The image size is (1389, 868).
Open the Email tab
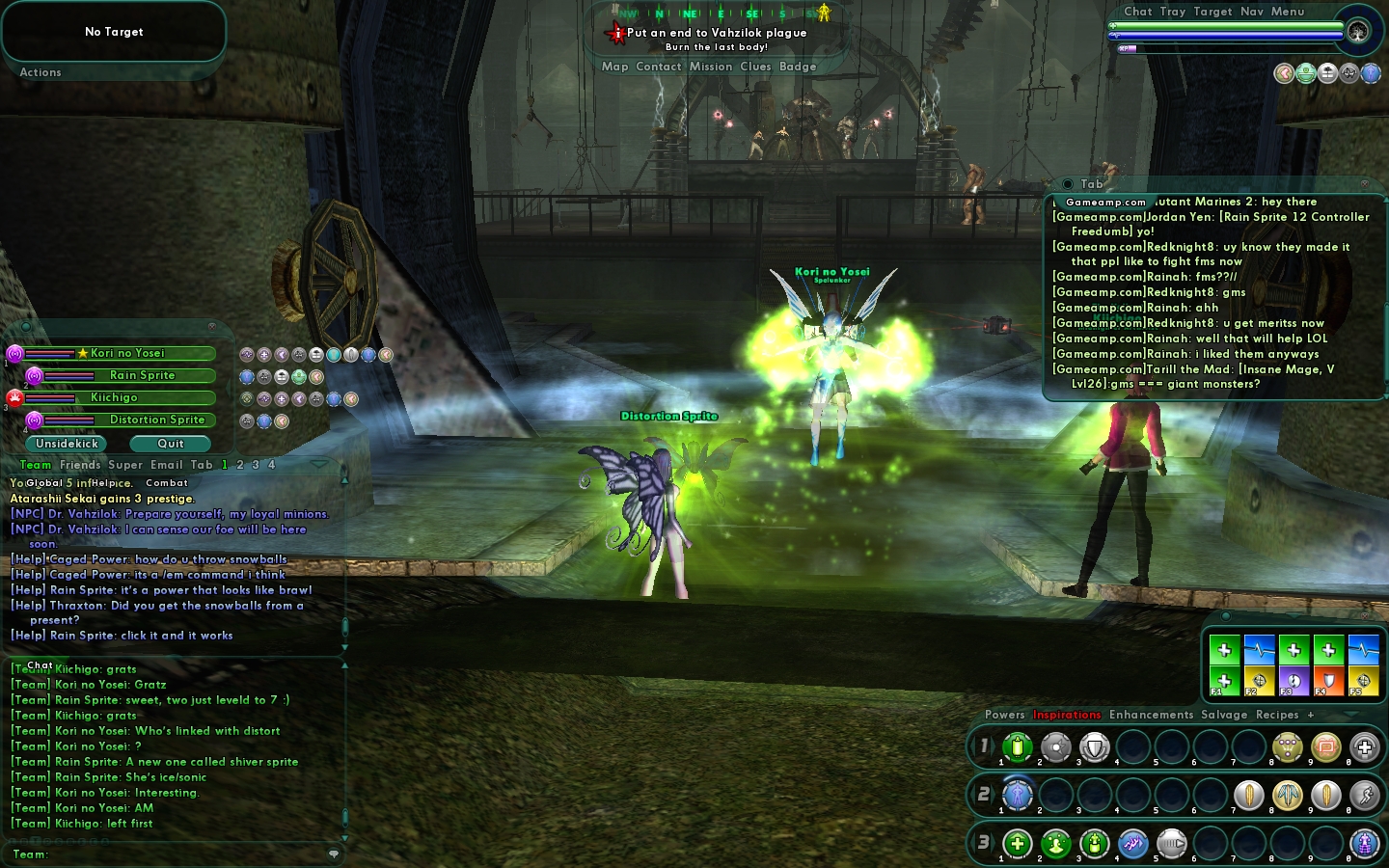[x=166, y=465]
